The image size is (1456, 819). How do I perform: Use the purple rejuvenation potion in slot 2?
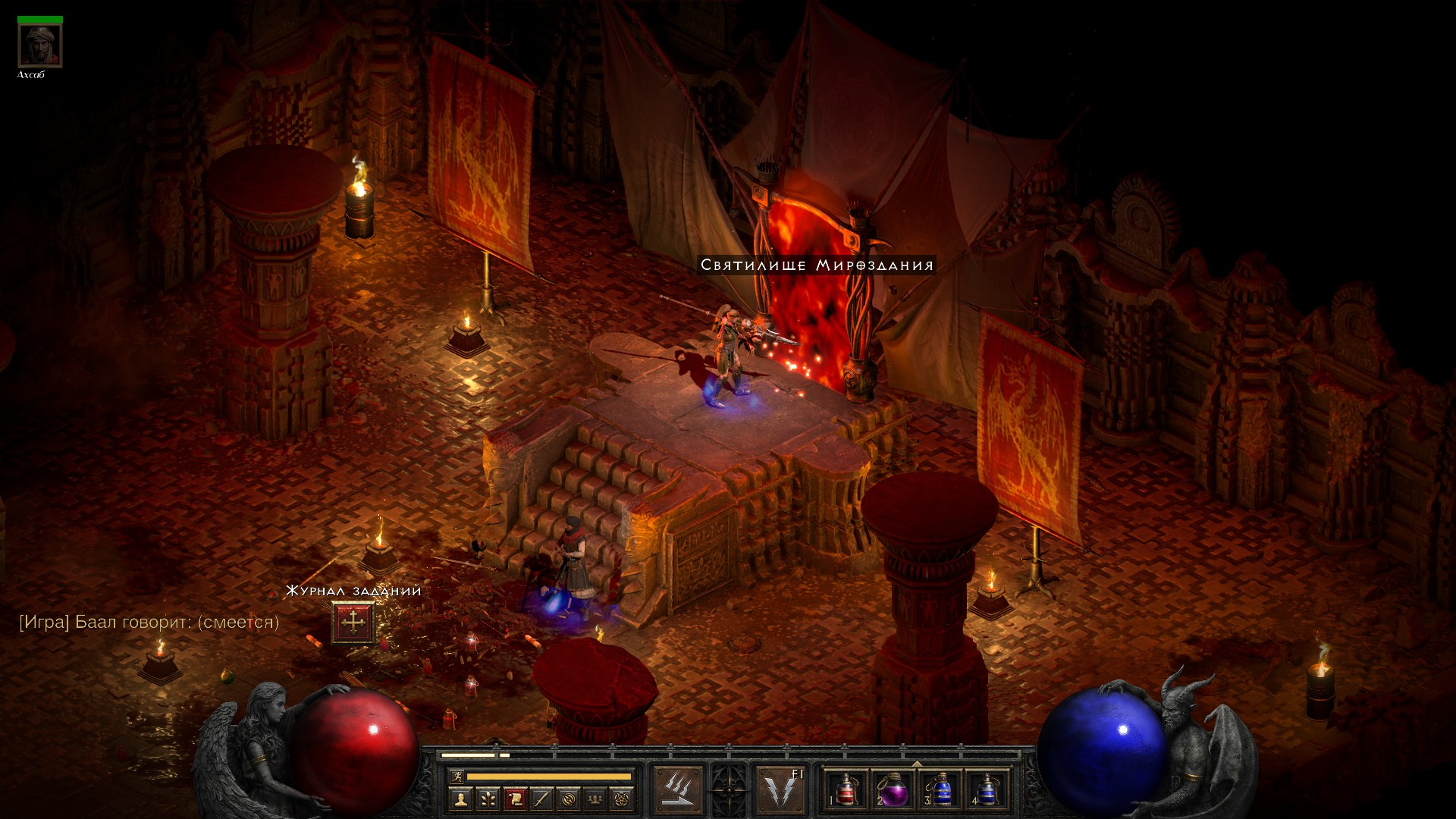893,789
